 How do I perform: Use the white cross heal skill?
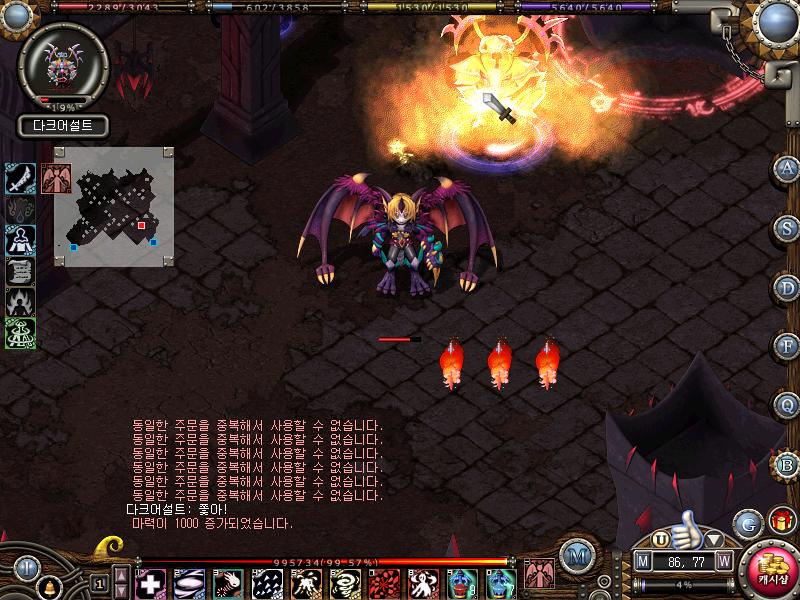coord(151,583)
